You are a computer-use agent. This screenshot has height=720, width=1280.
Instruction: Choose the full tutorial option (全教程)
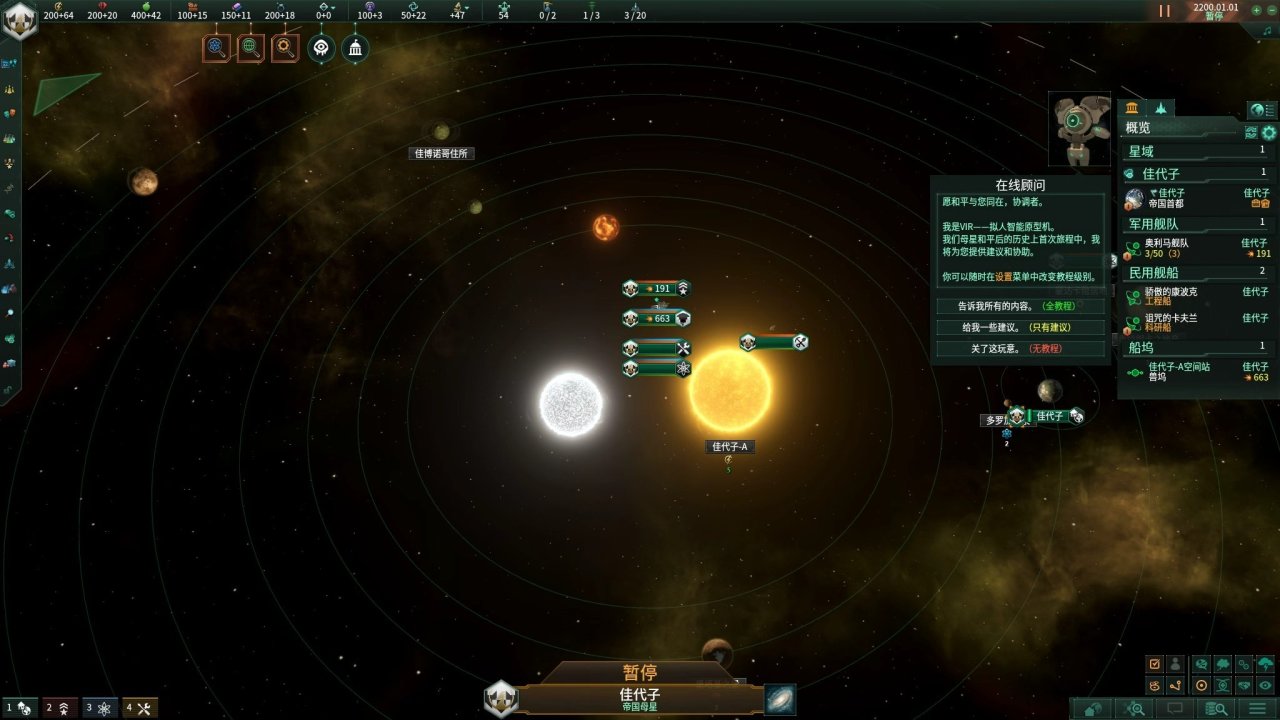pyautogui.click(x=1019, y=306)
